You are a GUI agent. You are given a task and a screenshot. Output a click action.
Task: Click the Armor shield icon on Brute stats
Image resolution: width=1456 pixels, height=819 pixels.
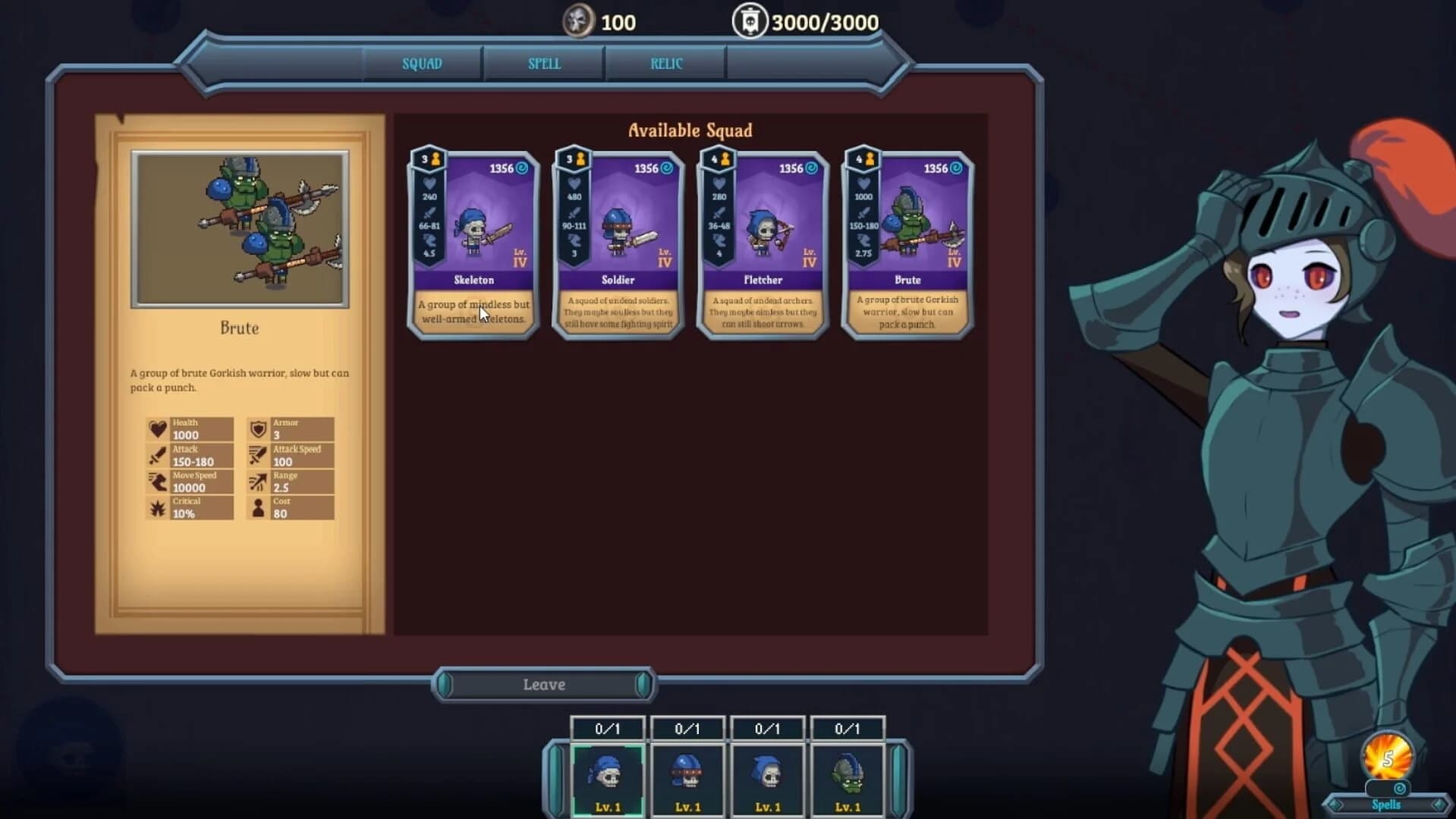(257, 429)
